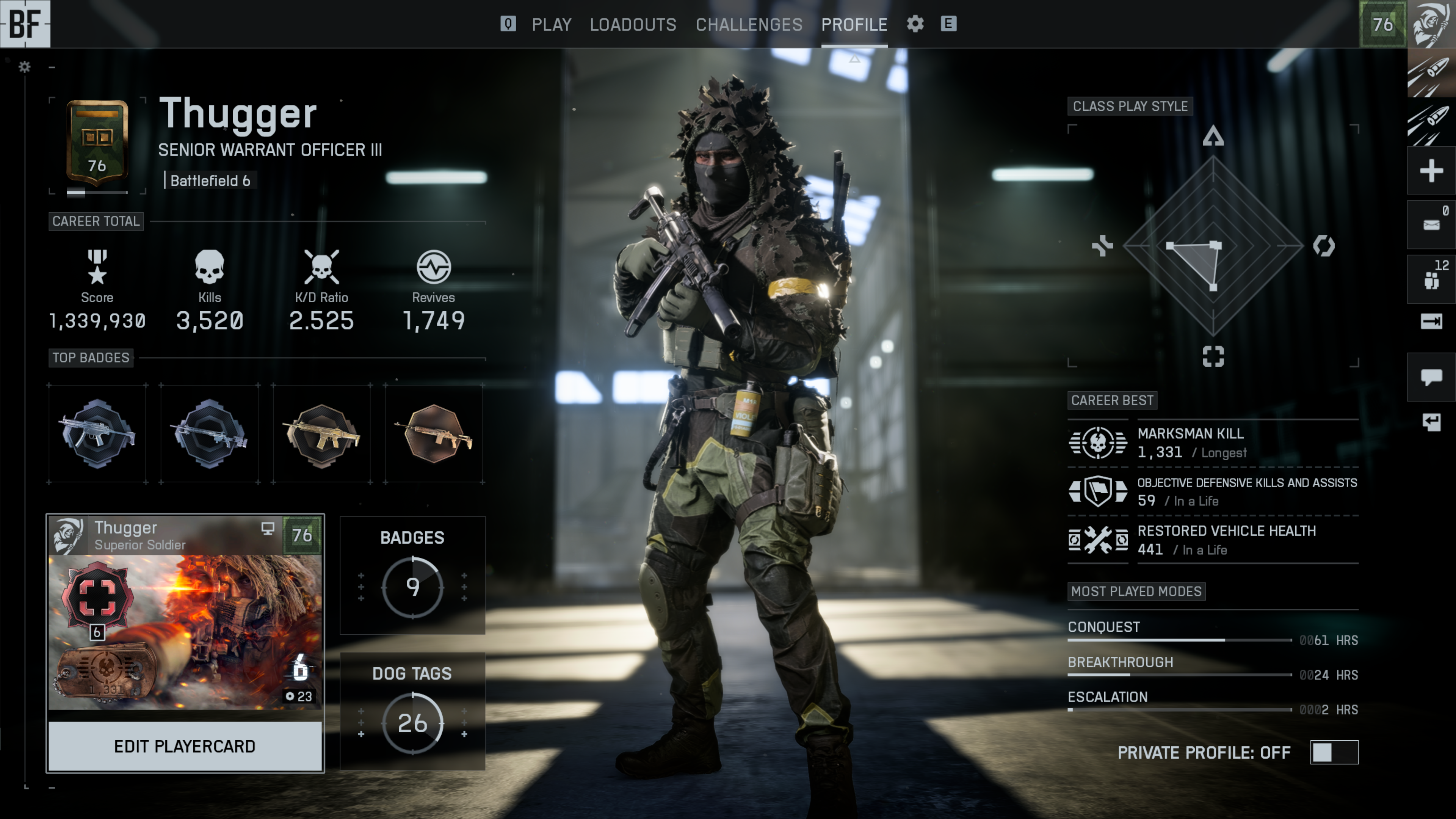Select the Profile tab

[x=854, y=24]
